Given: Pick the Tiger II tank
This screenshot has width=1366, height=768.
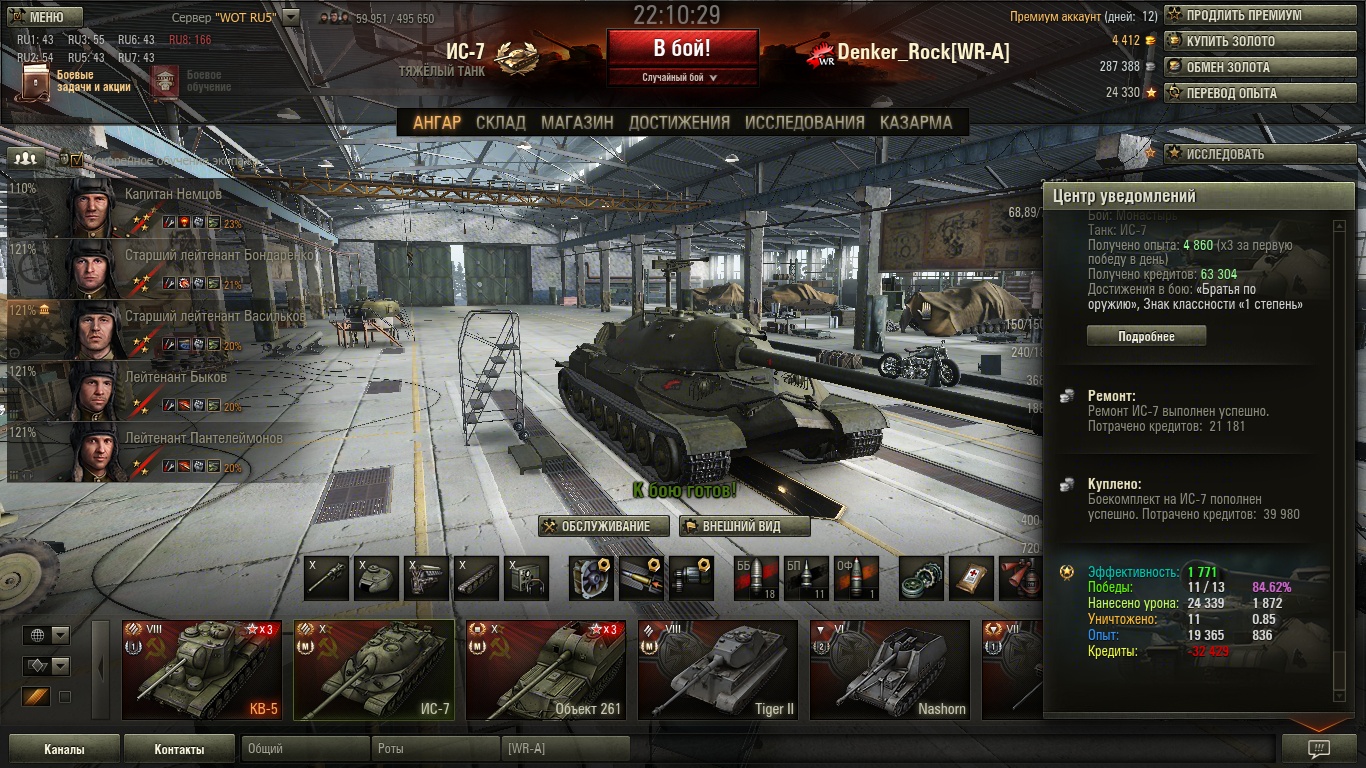Looking at the screenshot, I should pos(718,670).
